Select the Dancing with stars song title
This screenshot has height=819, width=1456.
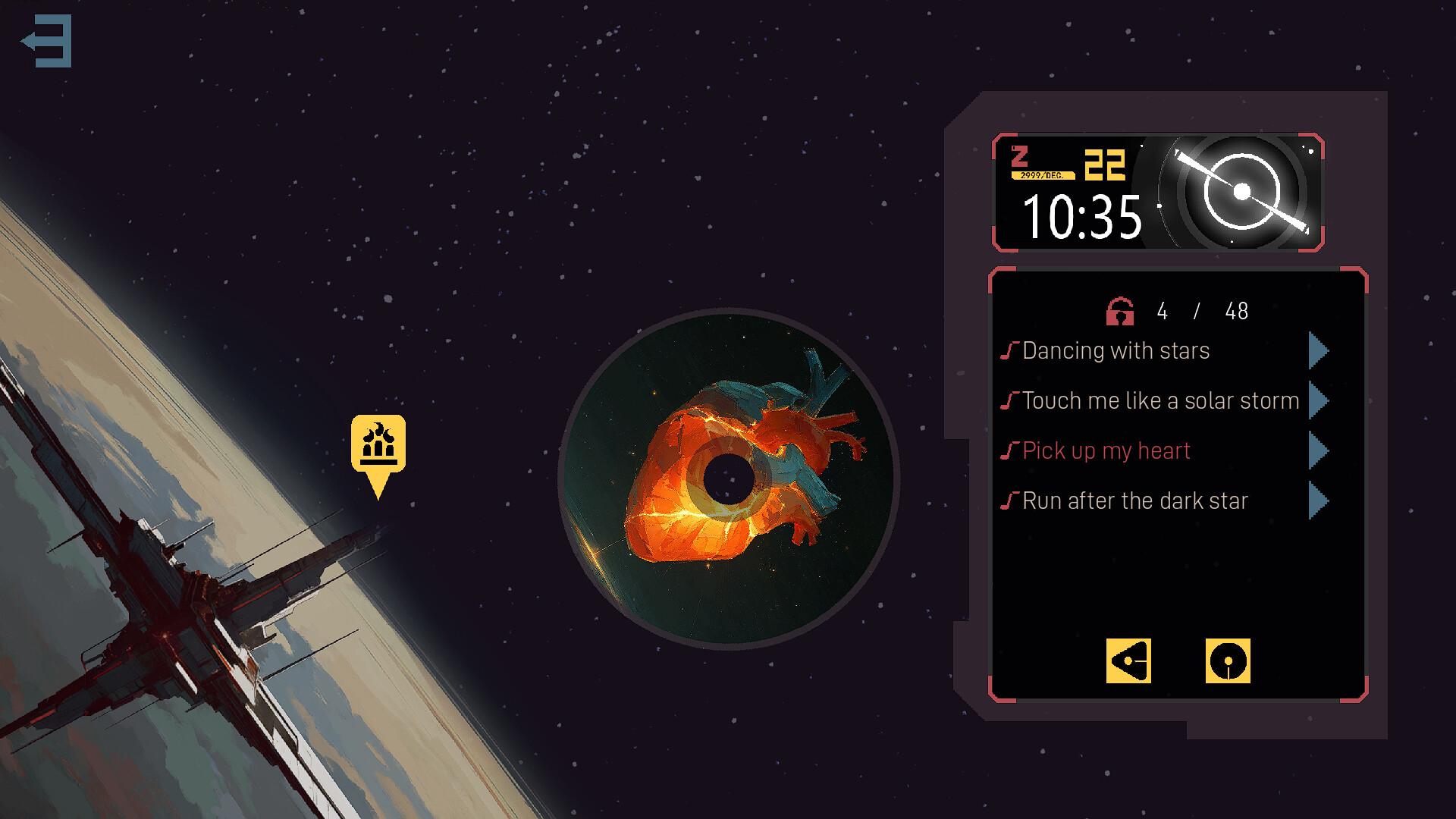[1116, 350]
